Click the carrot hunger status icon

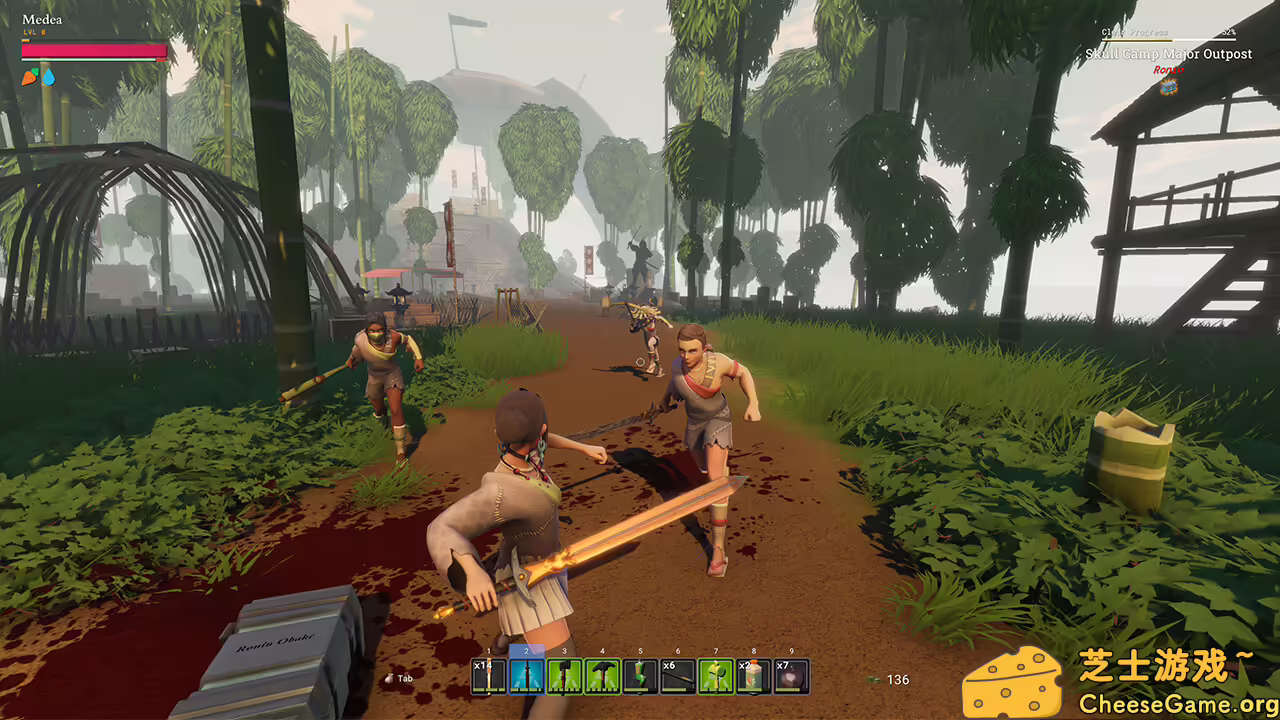(31, 76)
